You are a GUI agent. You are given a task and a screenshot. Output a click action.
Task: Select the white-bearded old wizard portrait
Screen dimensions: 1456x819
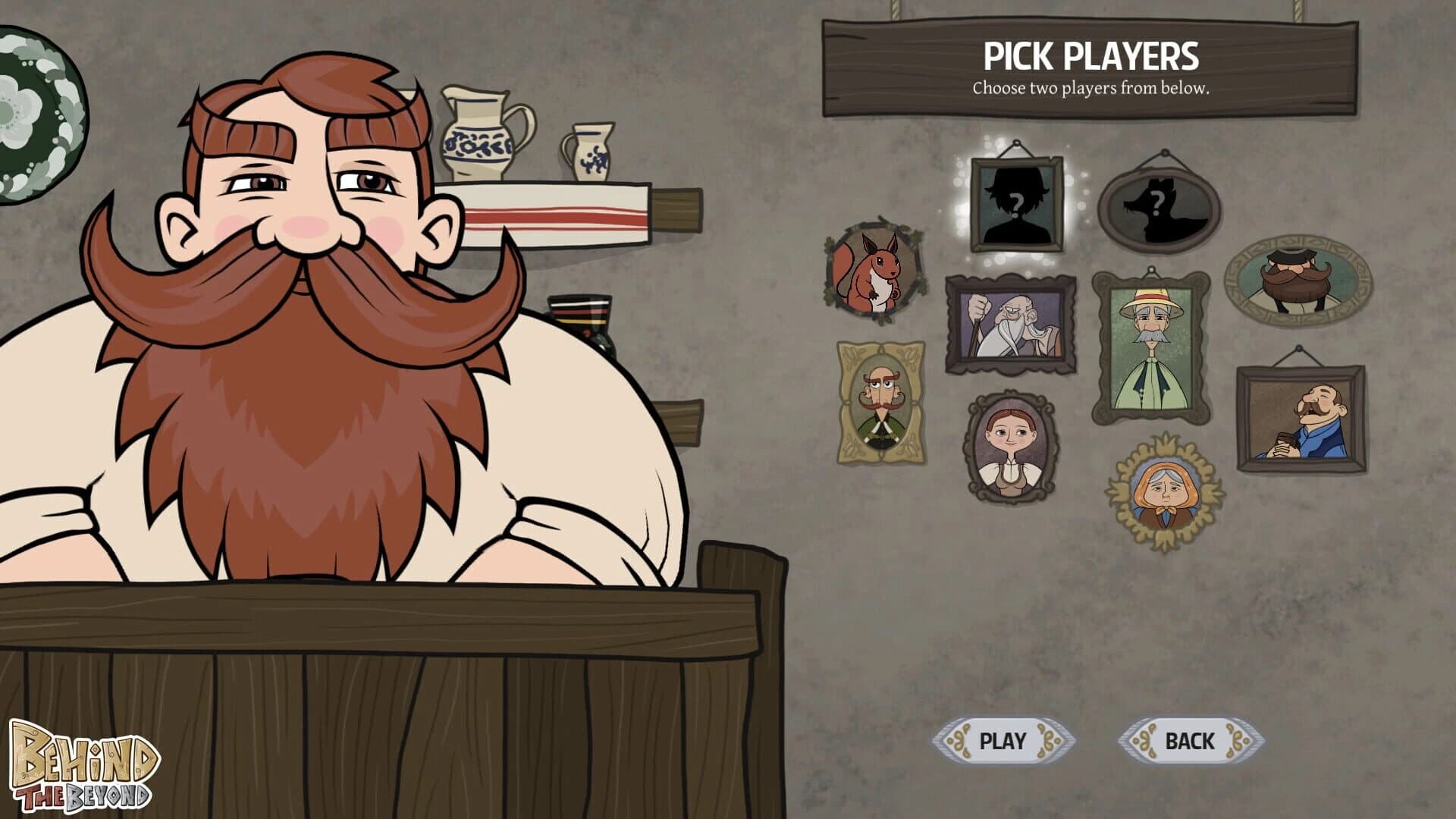[x=1011, y=325]
